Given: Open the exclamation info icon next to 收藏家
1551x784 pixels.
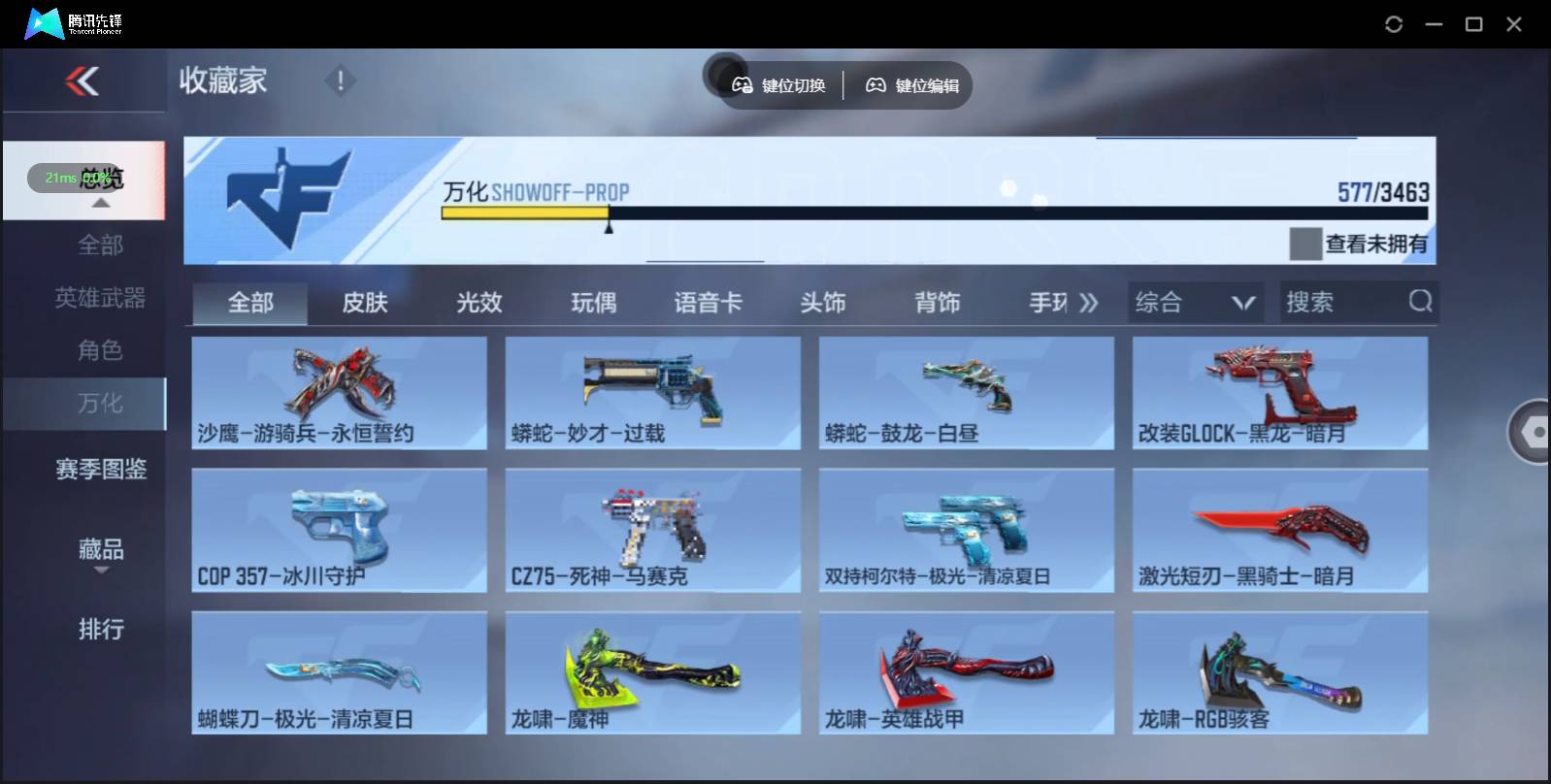Looking at the screenshot, I should point(340,82).
